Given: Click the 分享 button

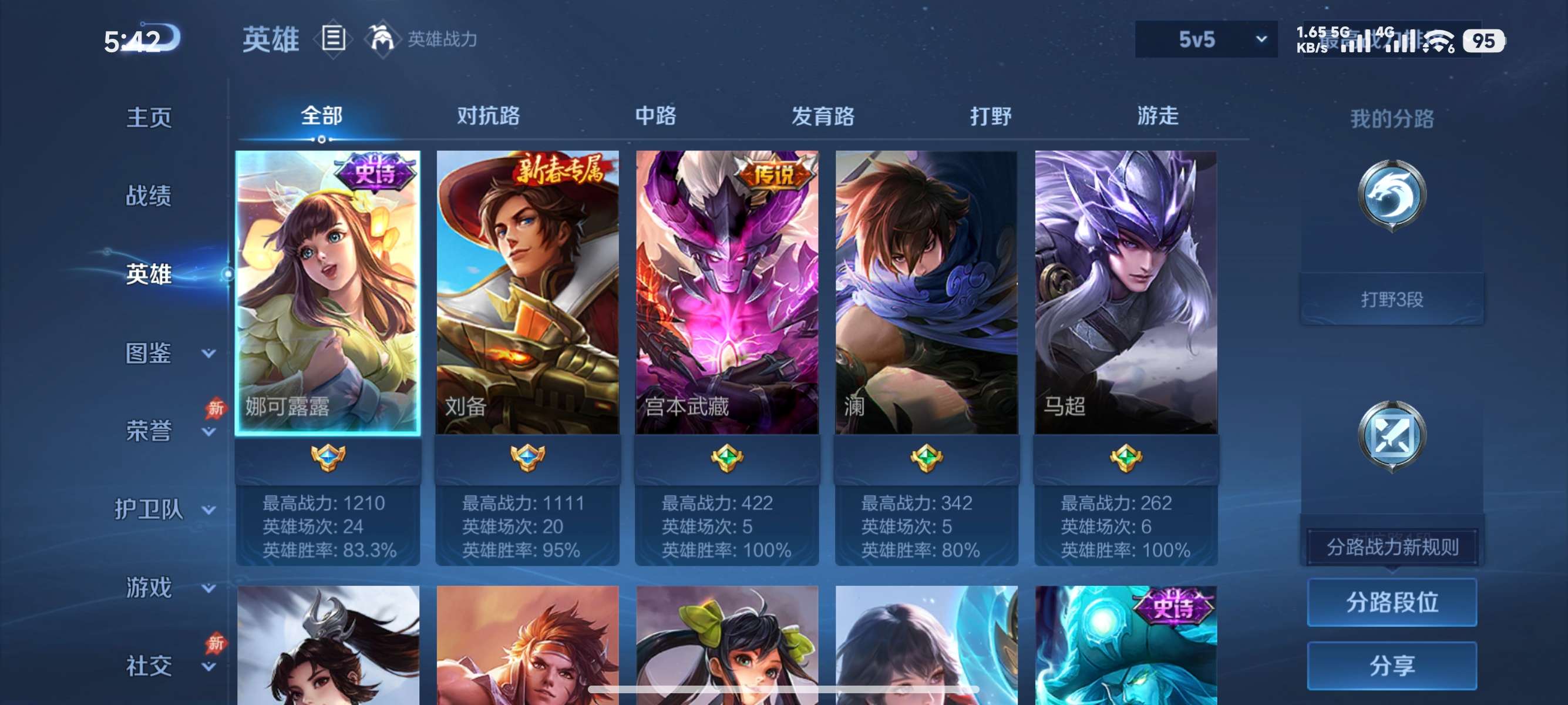Looking at the screenshot, I should pyautogui.click(x=1392, y=666).
